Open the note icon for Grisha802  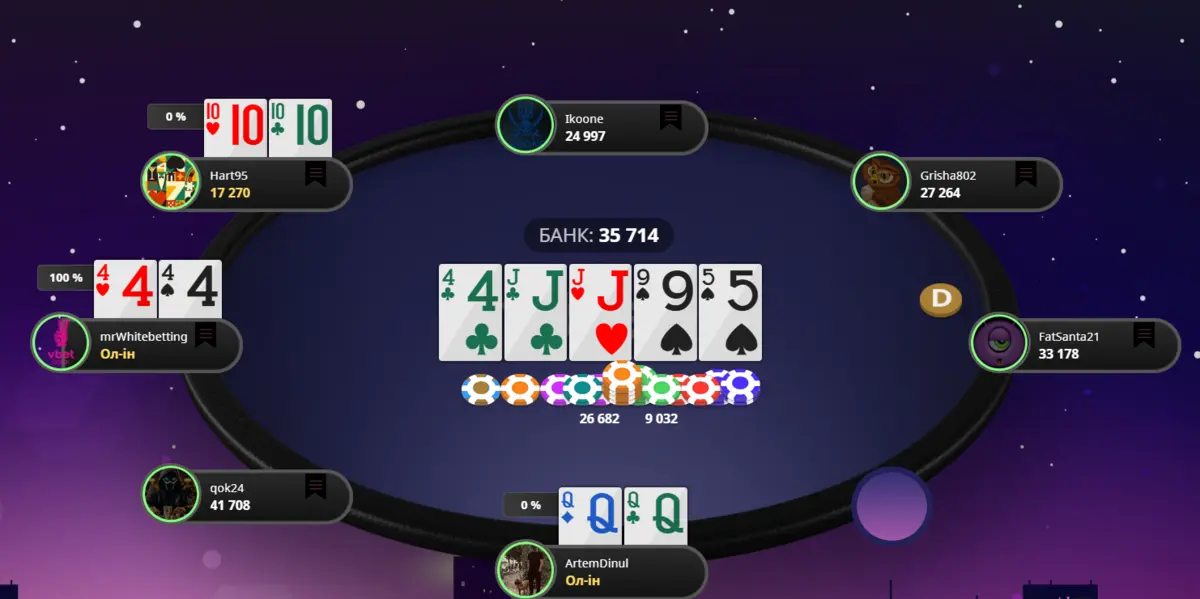point(1025,175)
